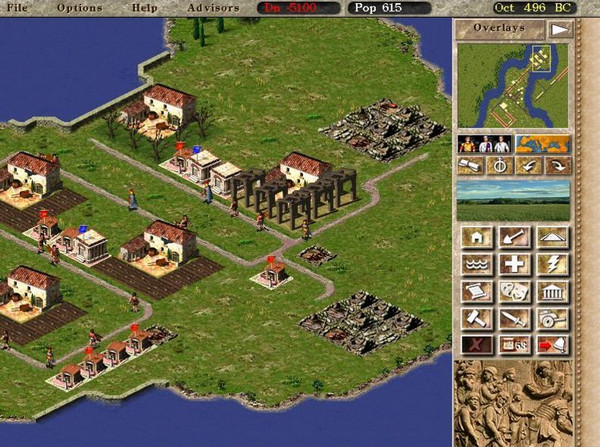The image size is (600, 447).
Task: Open the security sword build menu
Action: (514, 318)
